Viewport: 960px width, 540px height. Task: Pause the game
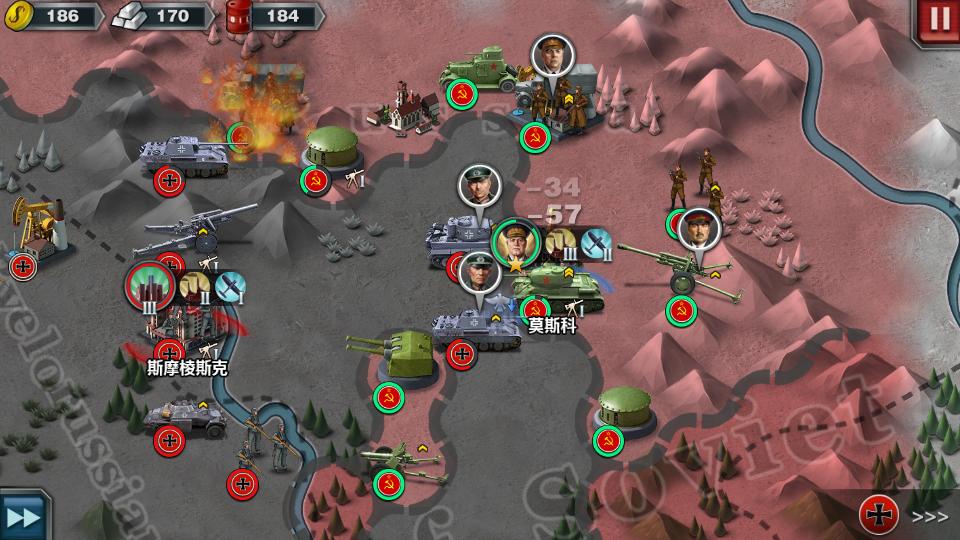[x=939, y=17]
